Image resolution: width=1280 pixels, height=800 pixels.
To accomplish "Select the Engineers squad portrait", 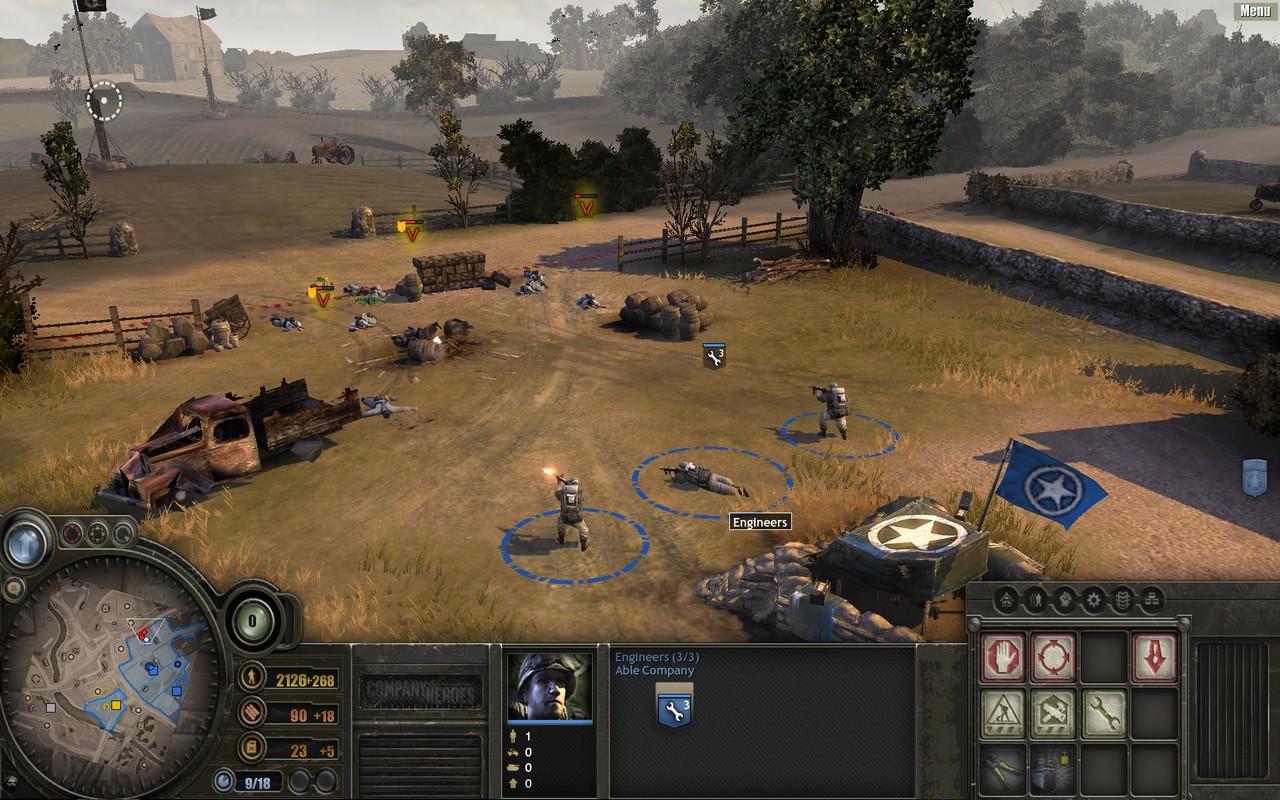I will point(549,687).
